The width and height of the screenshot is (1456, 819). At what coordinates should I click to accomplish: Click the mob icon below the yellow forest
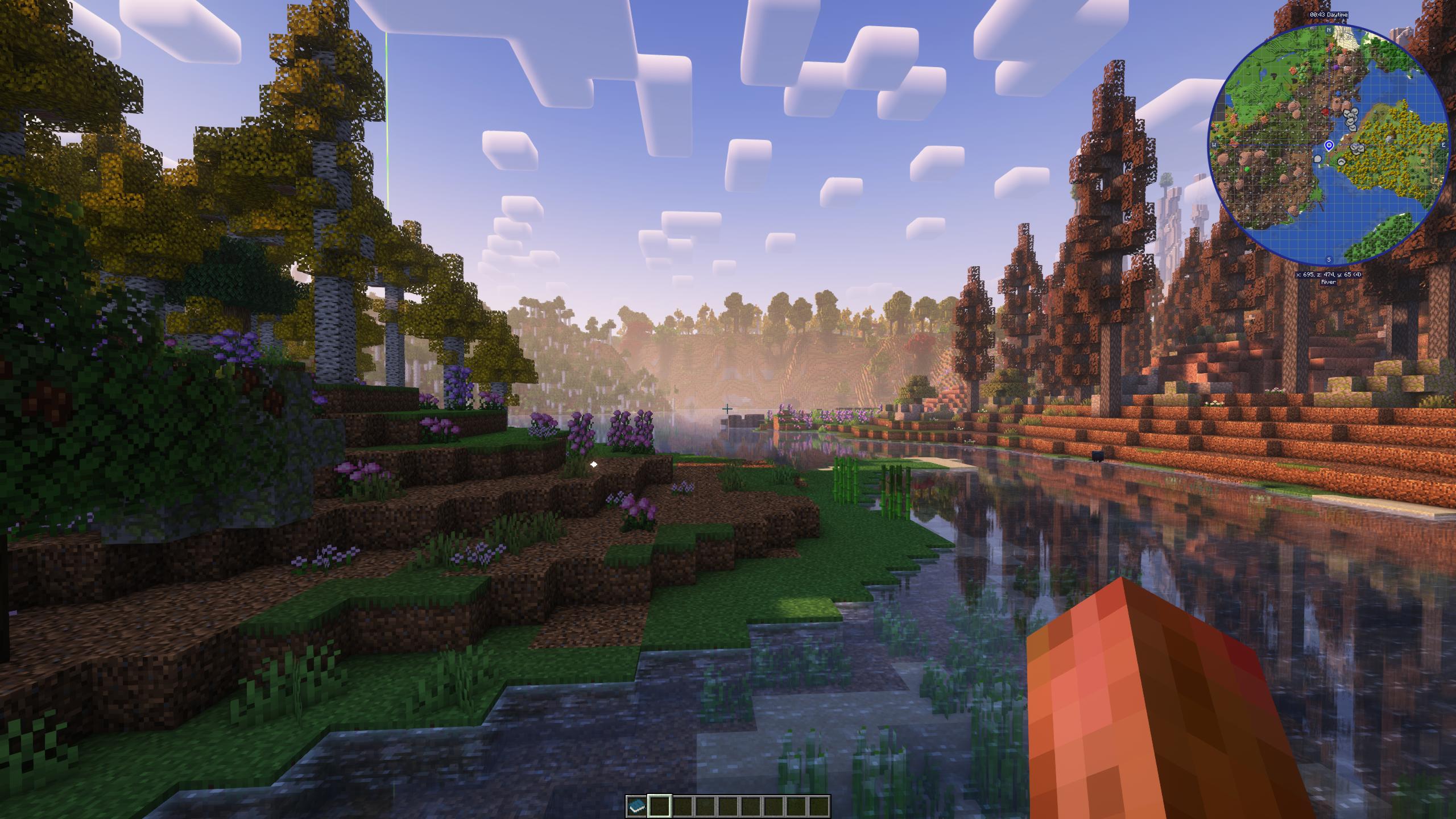pos(1341,162)
